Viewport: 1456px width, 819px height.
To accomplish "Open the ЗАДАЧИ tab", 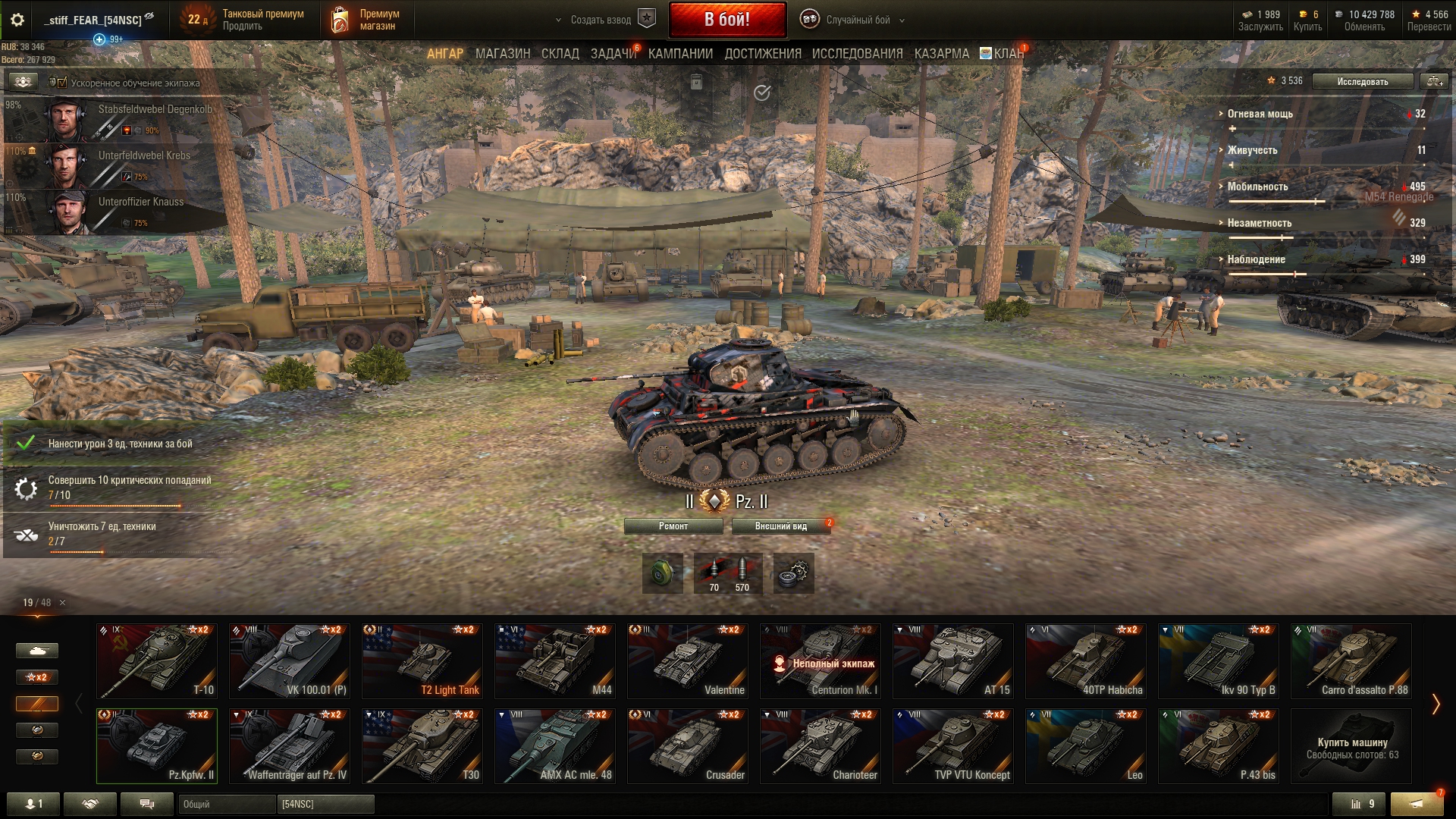I will 613,54.
